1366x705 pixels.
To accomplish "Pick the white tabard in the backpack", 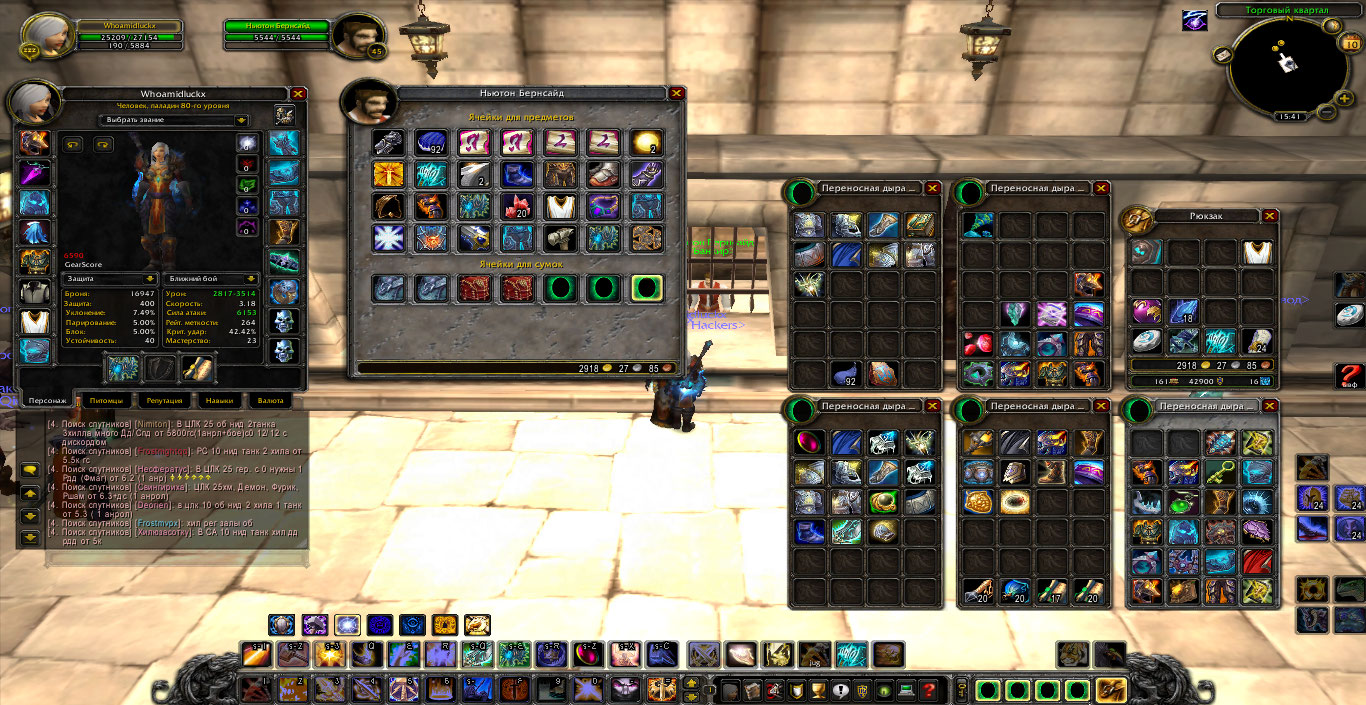I will tap(1256, 252).
